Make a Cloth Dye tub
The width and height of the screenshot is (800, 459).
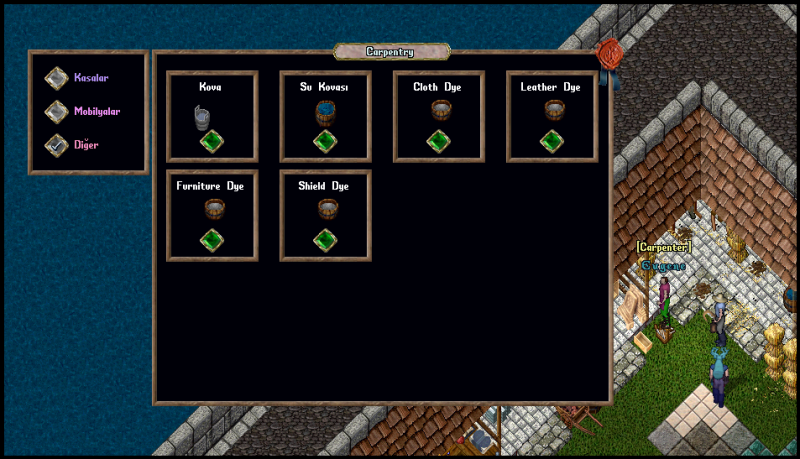(439, 142)
